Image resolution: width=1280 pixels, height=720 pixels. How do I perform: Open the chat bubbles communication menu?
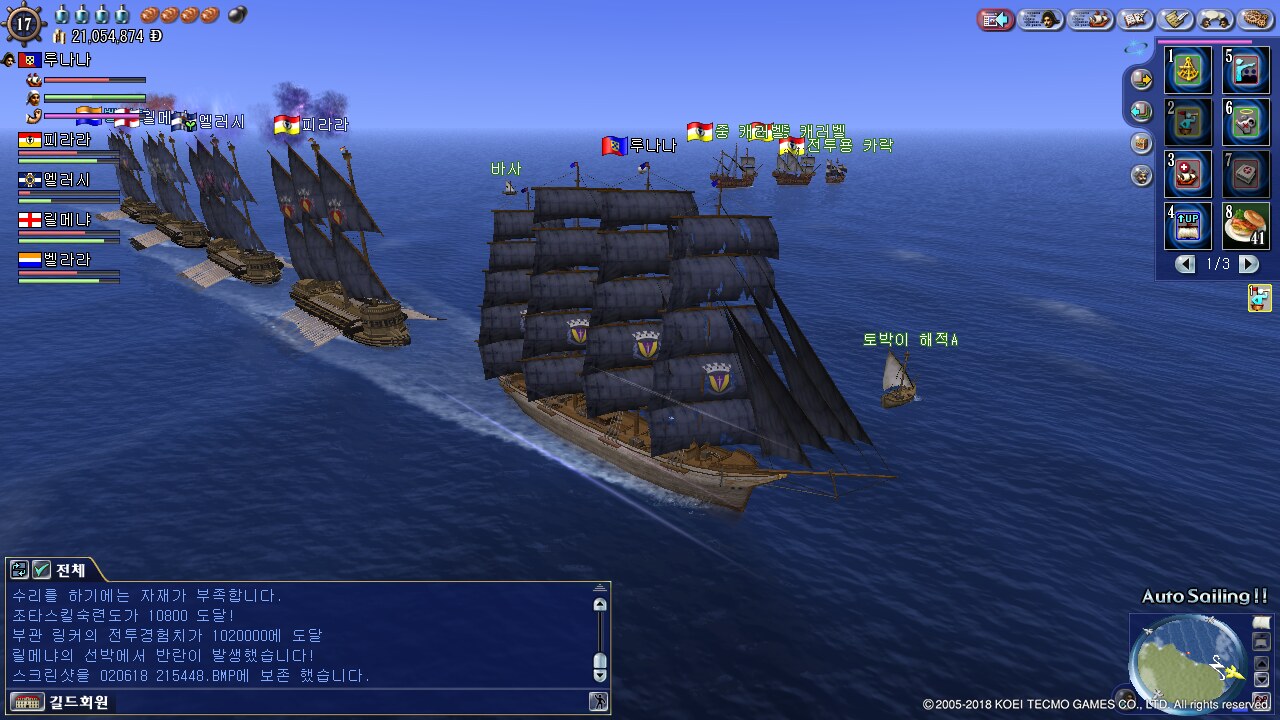1216,19
